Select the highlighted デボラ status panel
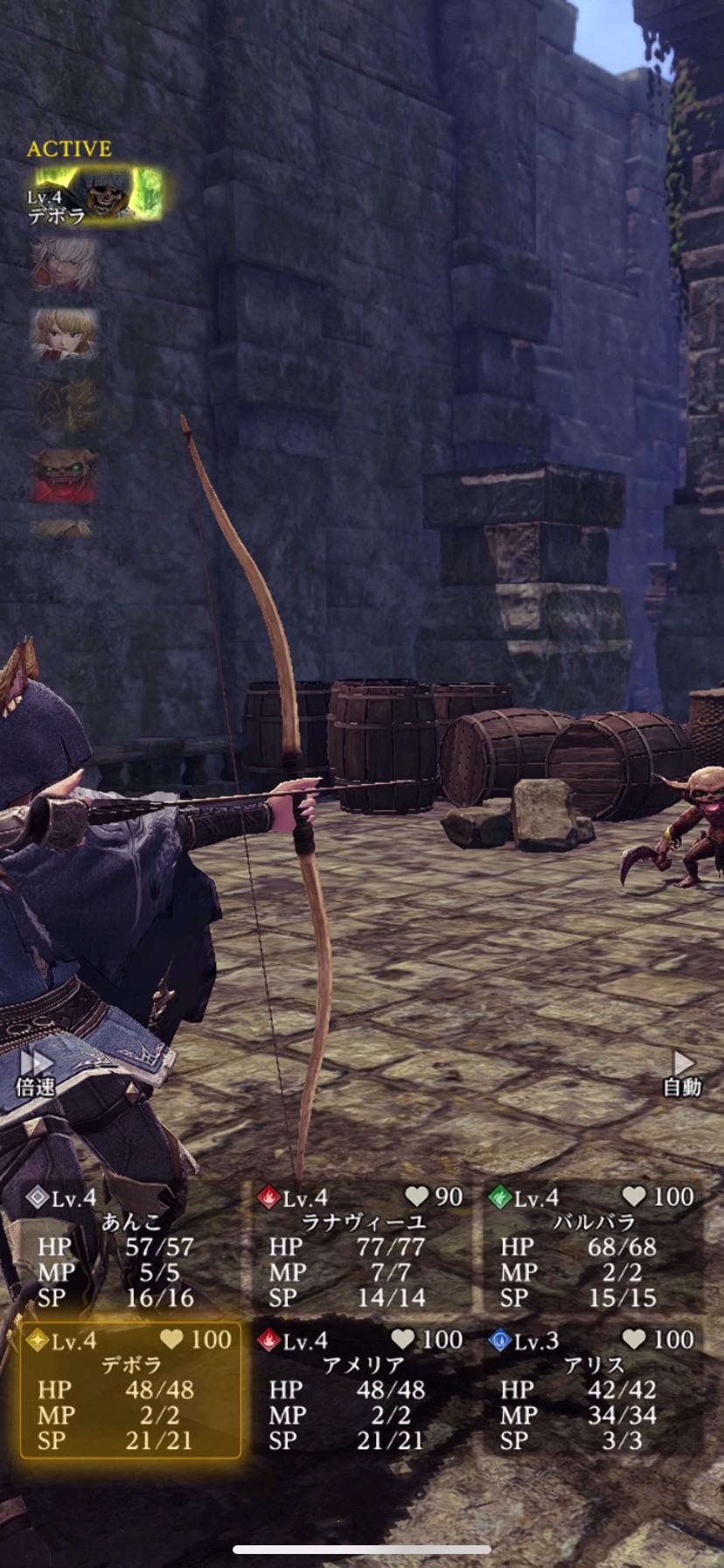 point(131,1389)
